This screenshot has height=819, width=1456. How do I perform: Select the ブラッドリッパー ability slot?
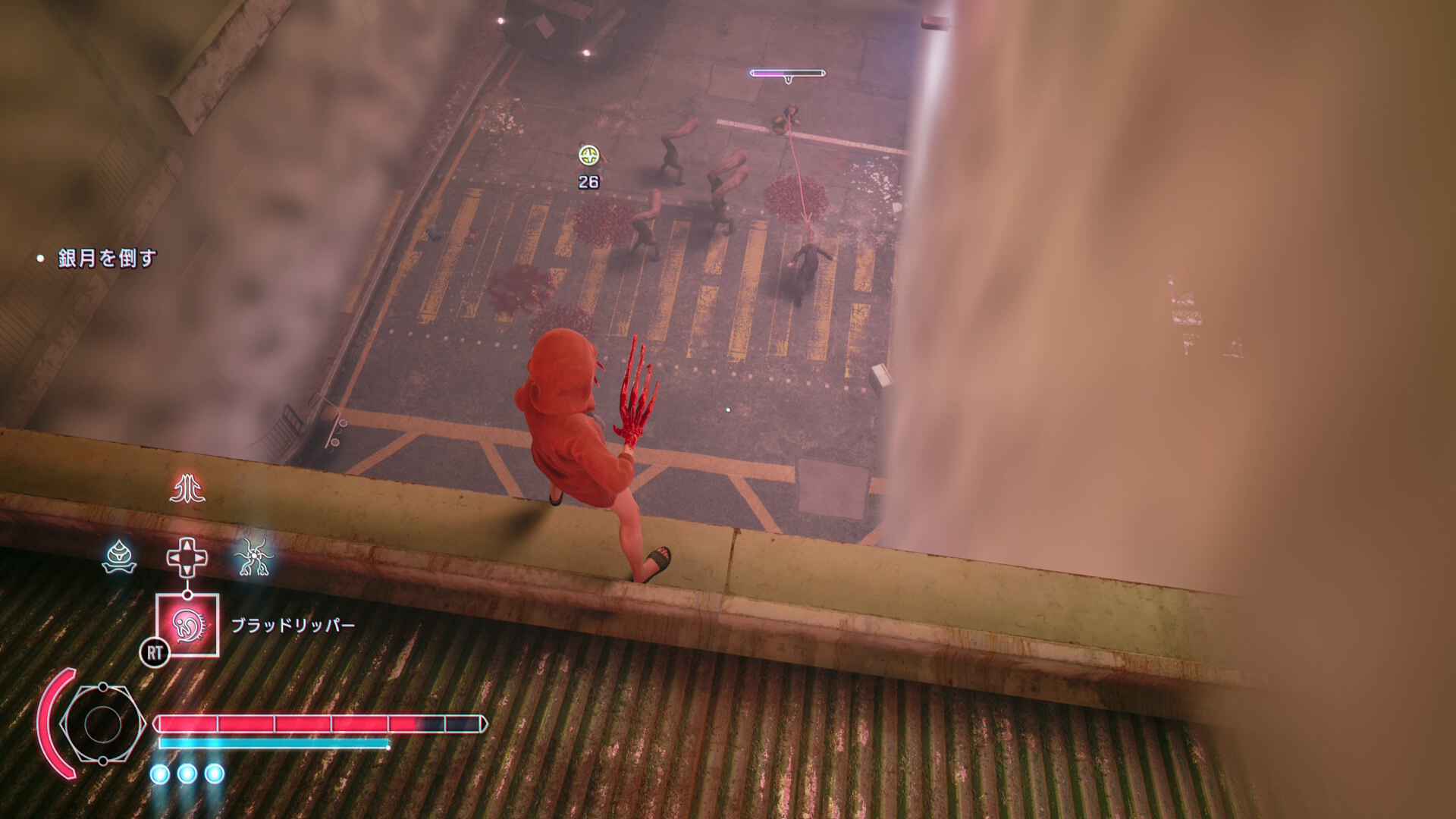(187, 625)
